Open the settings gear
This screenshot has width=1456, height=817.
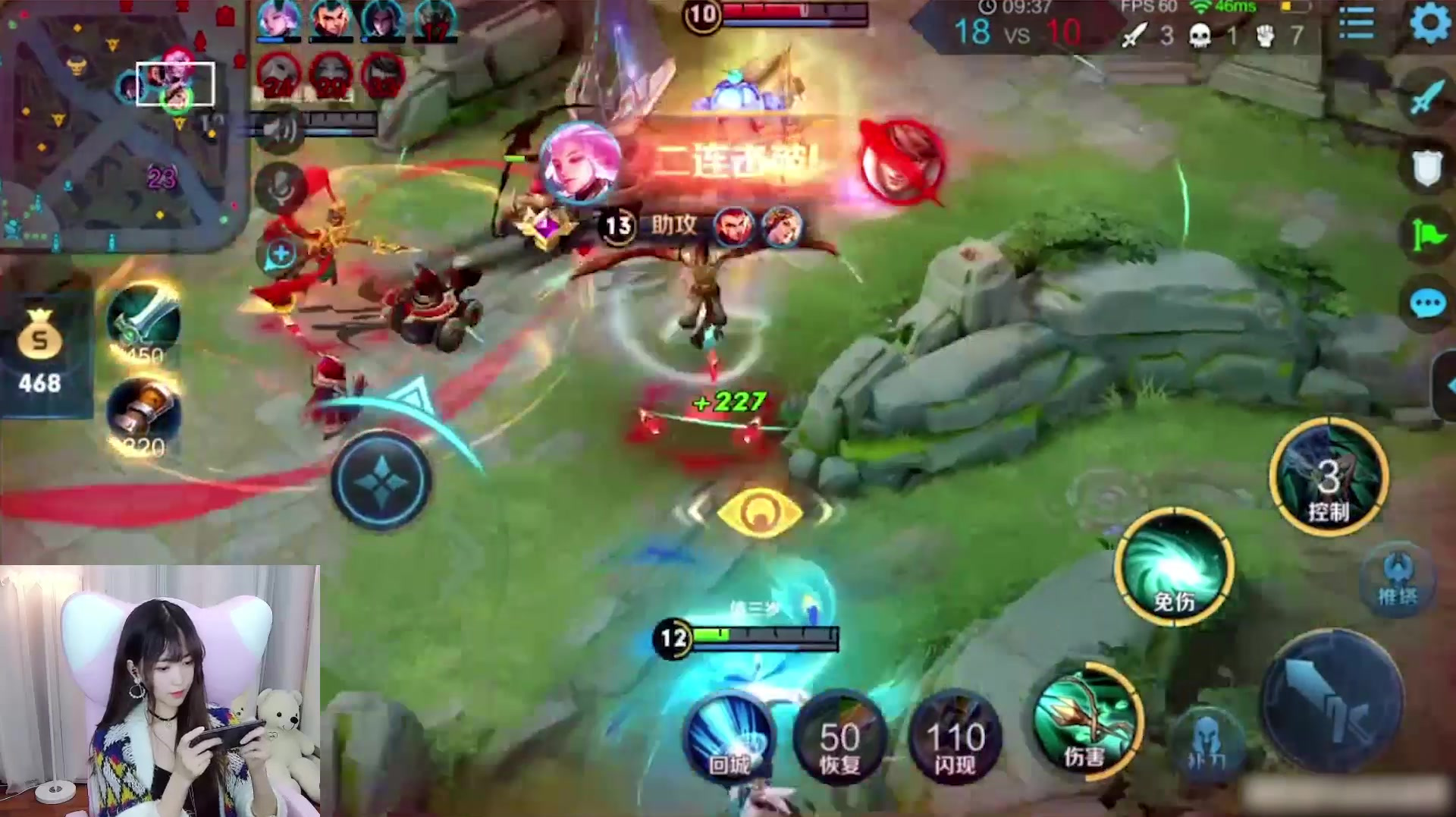click(x=1430, y=23)
